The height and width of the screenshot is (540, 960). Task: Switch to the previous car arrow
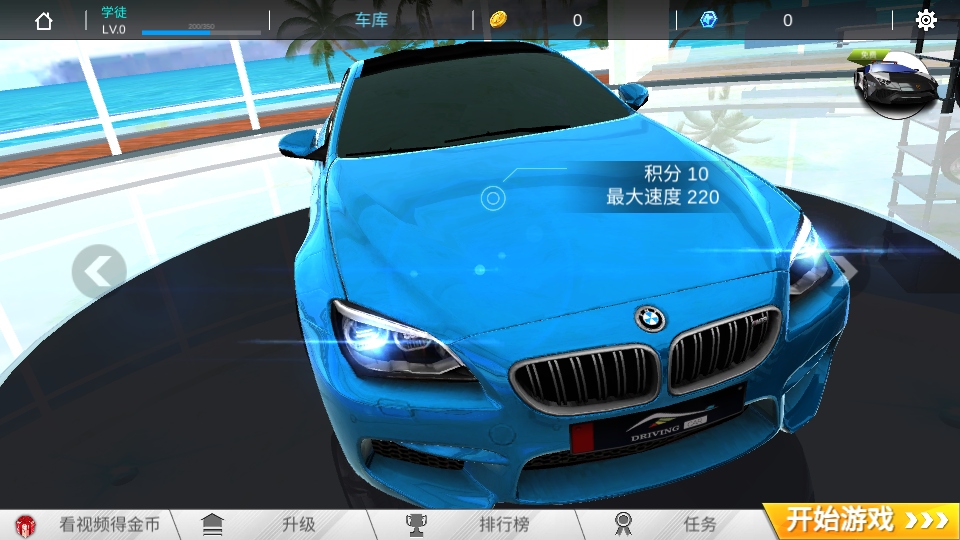[99, 270]
